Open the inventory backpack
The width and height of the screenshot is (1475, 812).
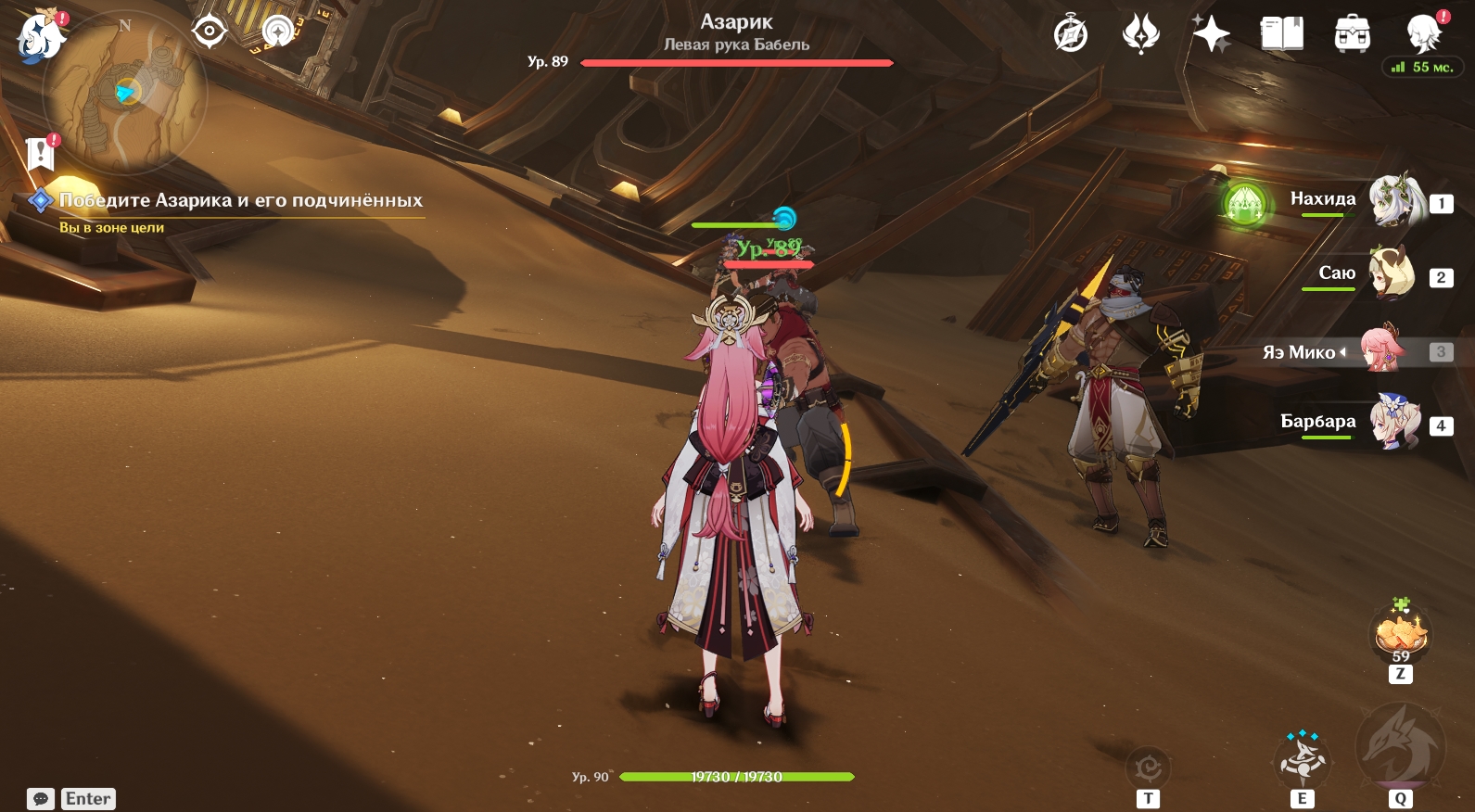point(1352,35)
